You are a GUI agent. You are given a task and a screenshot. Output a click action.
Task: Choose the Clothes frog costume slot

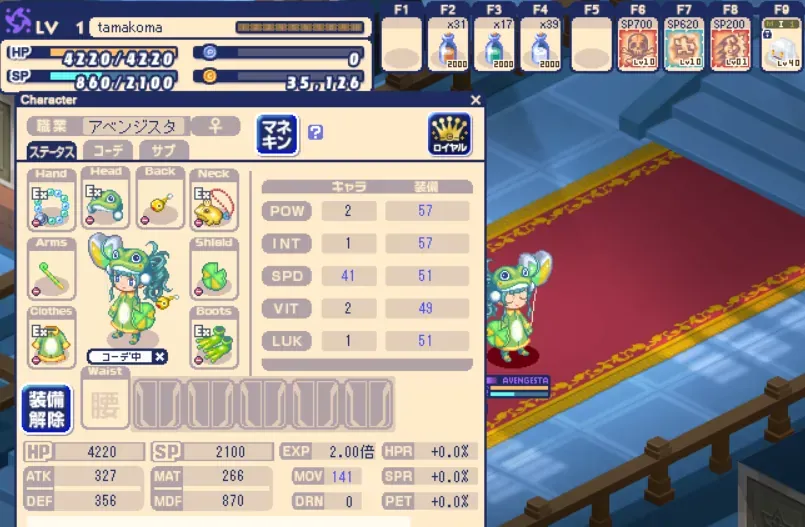(51, 339)
